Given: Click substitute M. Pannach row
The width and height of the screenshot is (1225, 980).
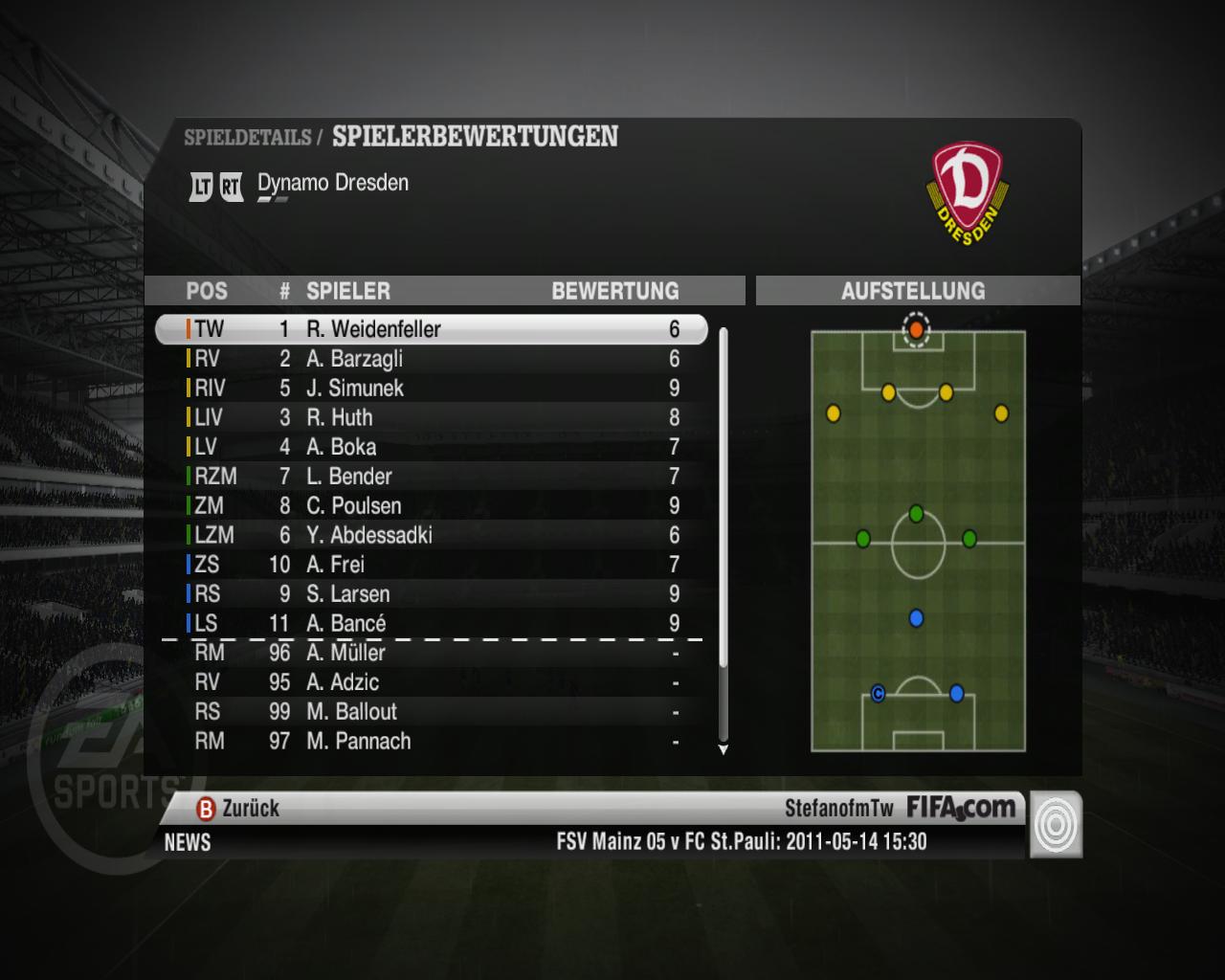Looking at the screenshot, I should click(431, 741).
